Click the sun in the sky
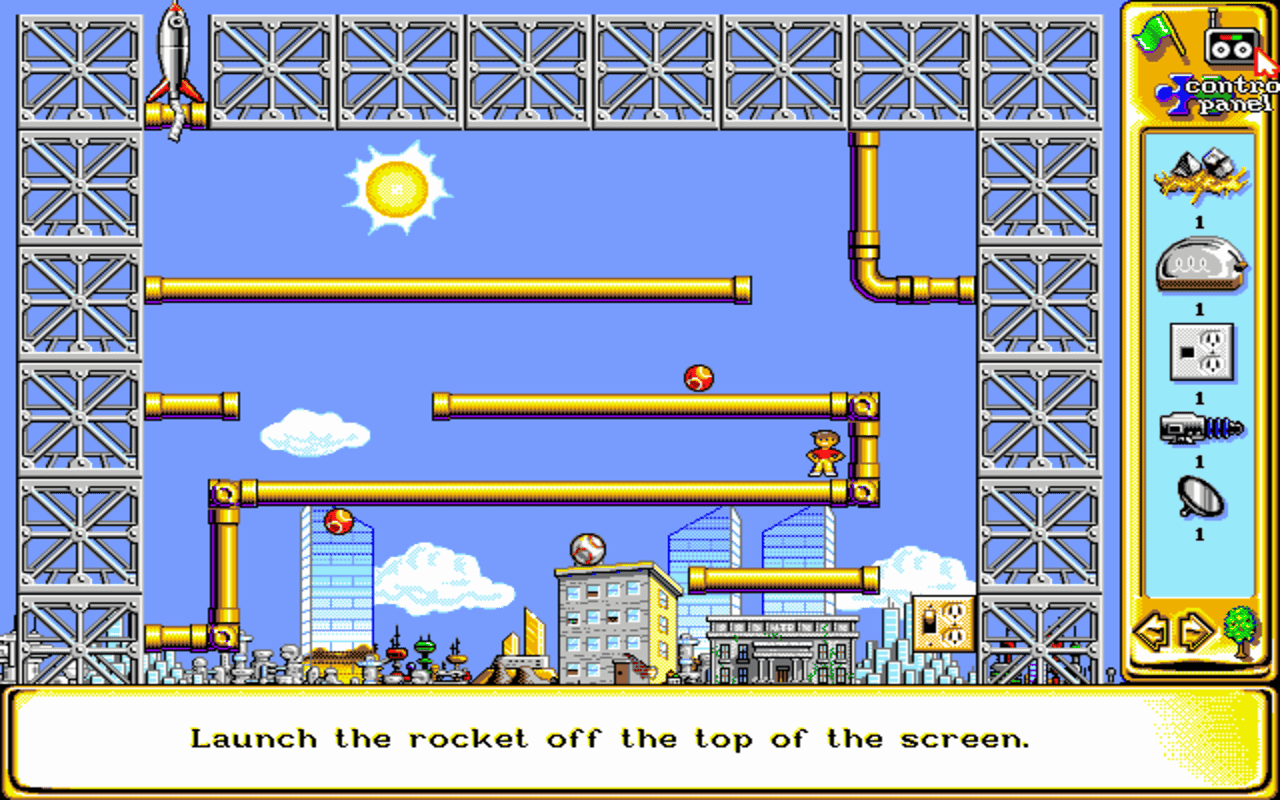1280x800 pixels. [x=397, y=188]
